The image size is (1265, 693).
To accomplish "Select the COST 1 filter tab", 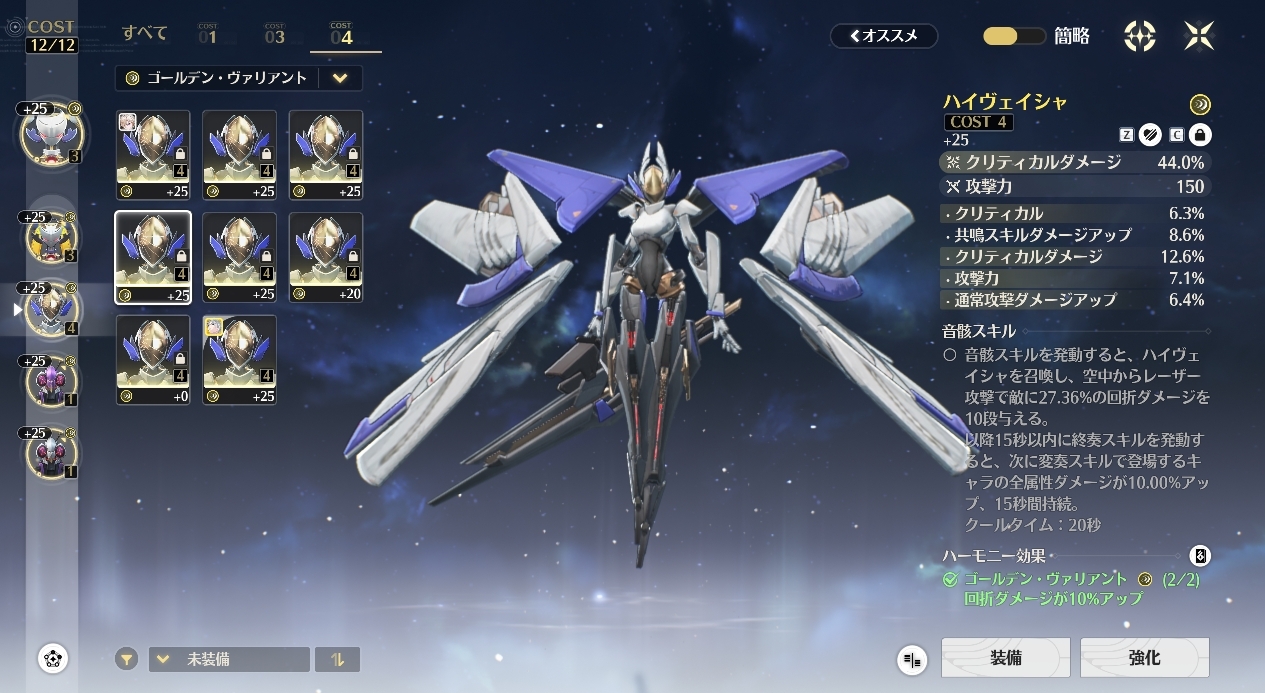I will [x=208, y=35].
